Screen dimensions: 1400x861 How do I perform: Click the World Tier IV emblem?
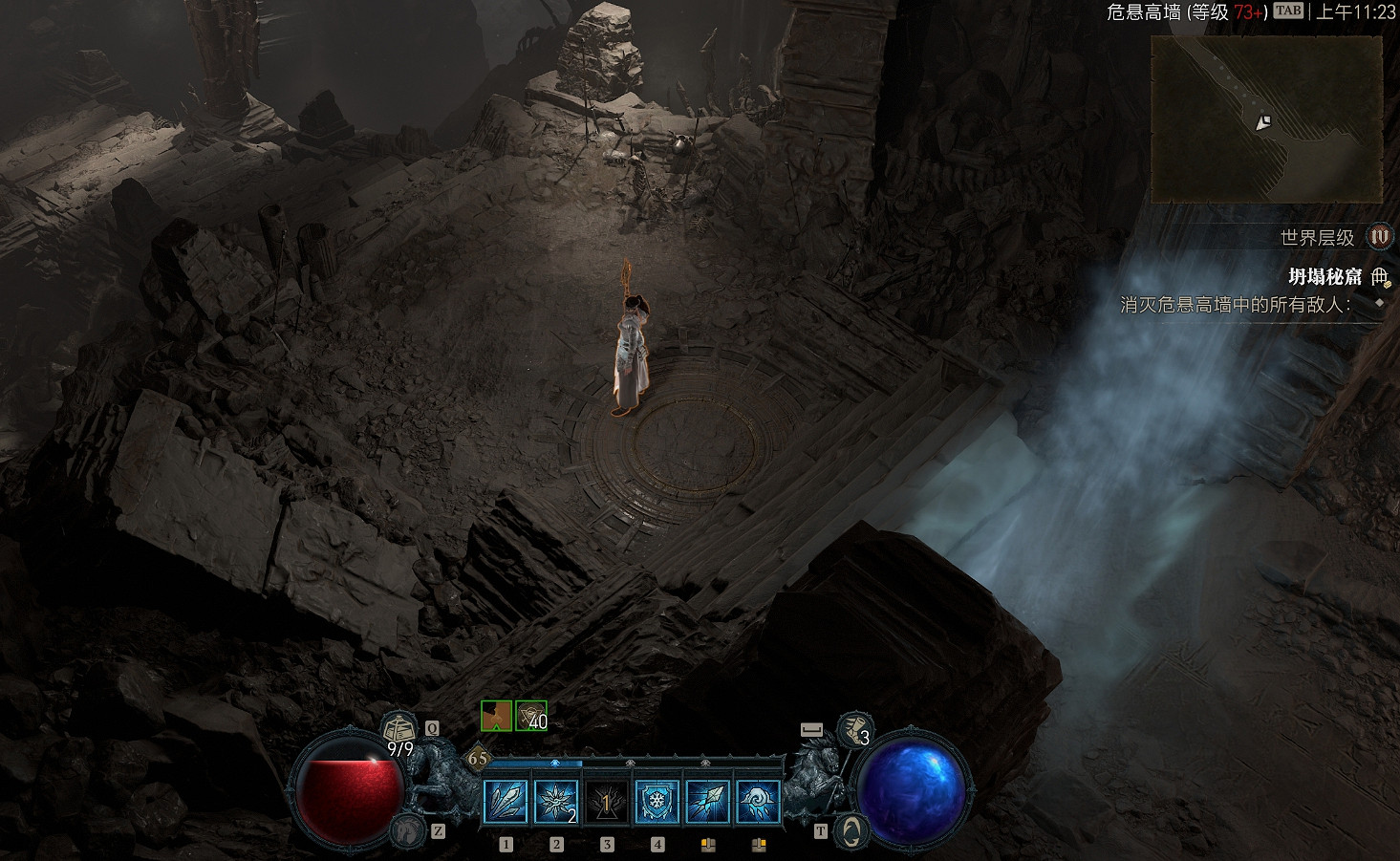(x=1379, y=237)
